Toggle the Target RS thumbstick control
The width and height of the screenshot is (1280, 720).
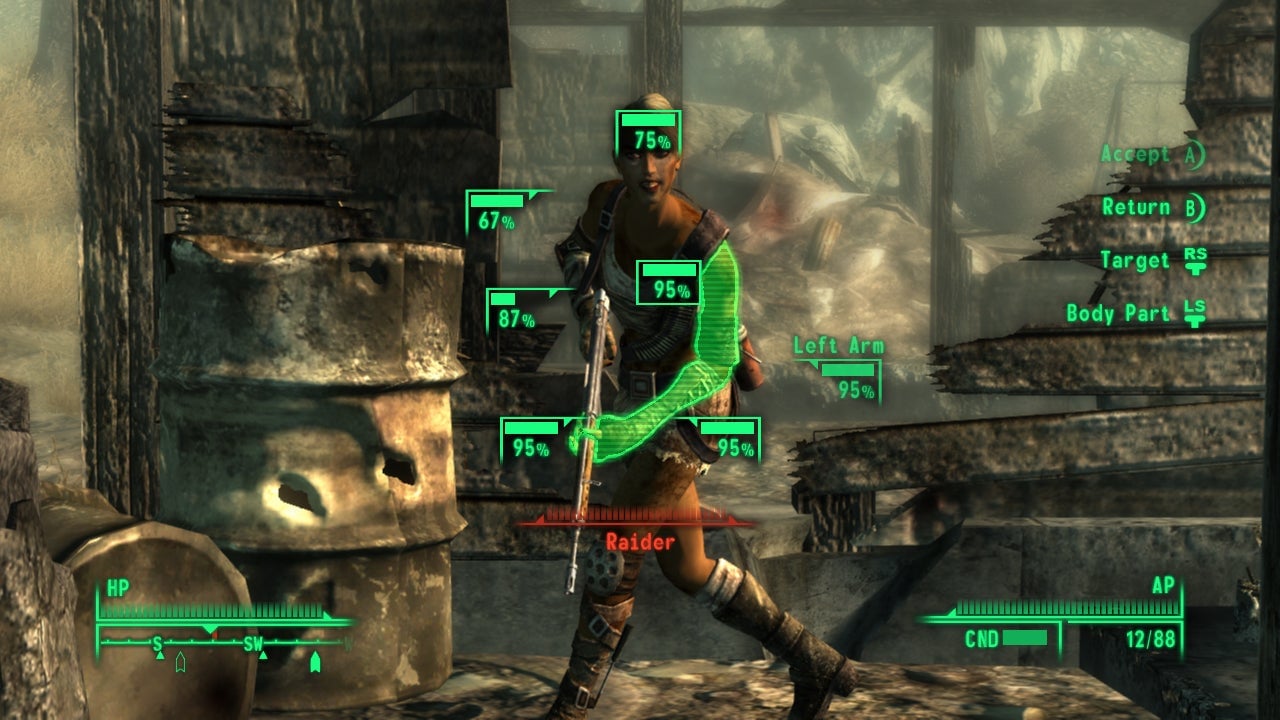click(x=1195, y=257)
